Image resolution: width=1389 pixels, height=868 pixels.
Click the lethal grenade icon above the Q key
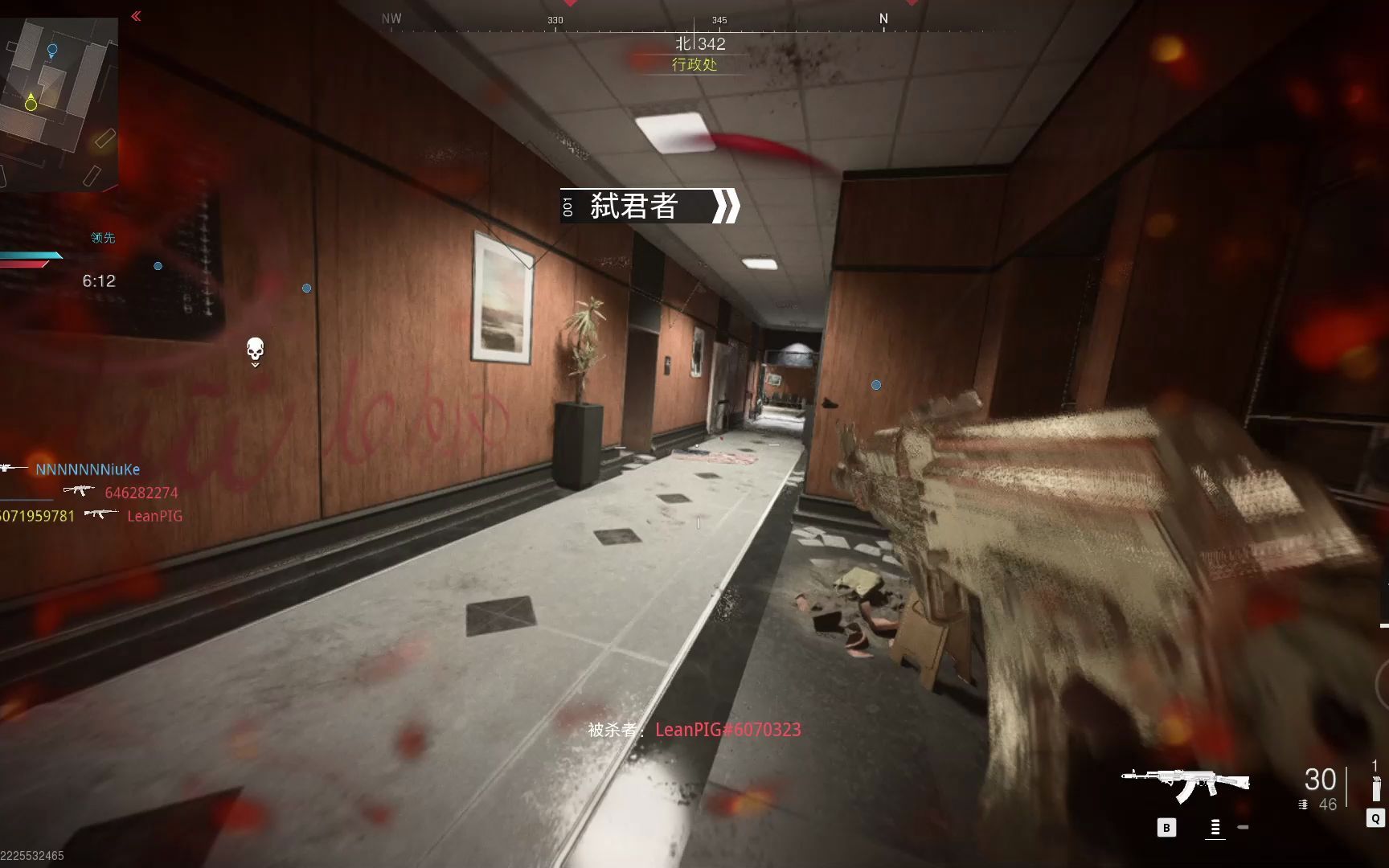[x=1376, y=788]
